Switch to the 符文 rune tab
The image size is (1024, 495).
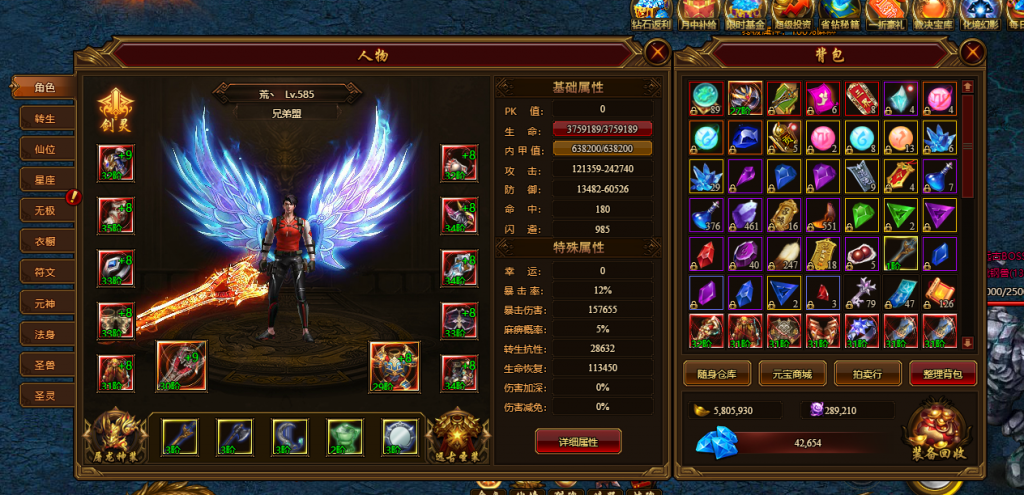44,272
